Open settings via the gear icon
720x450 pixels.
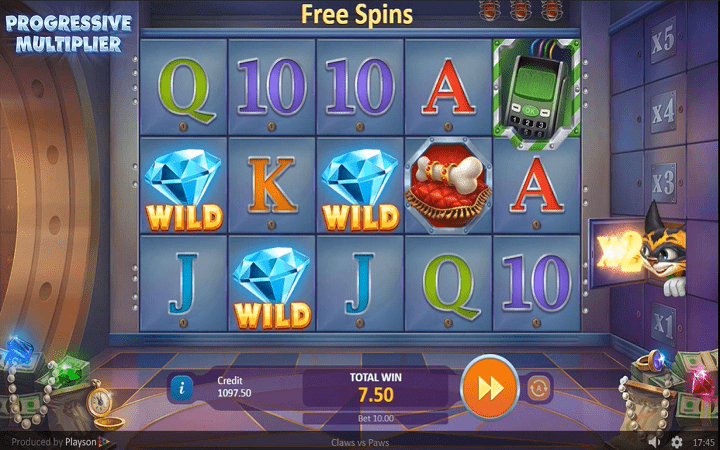676,441
